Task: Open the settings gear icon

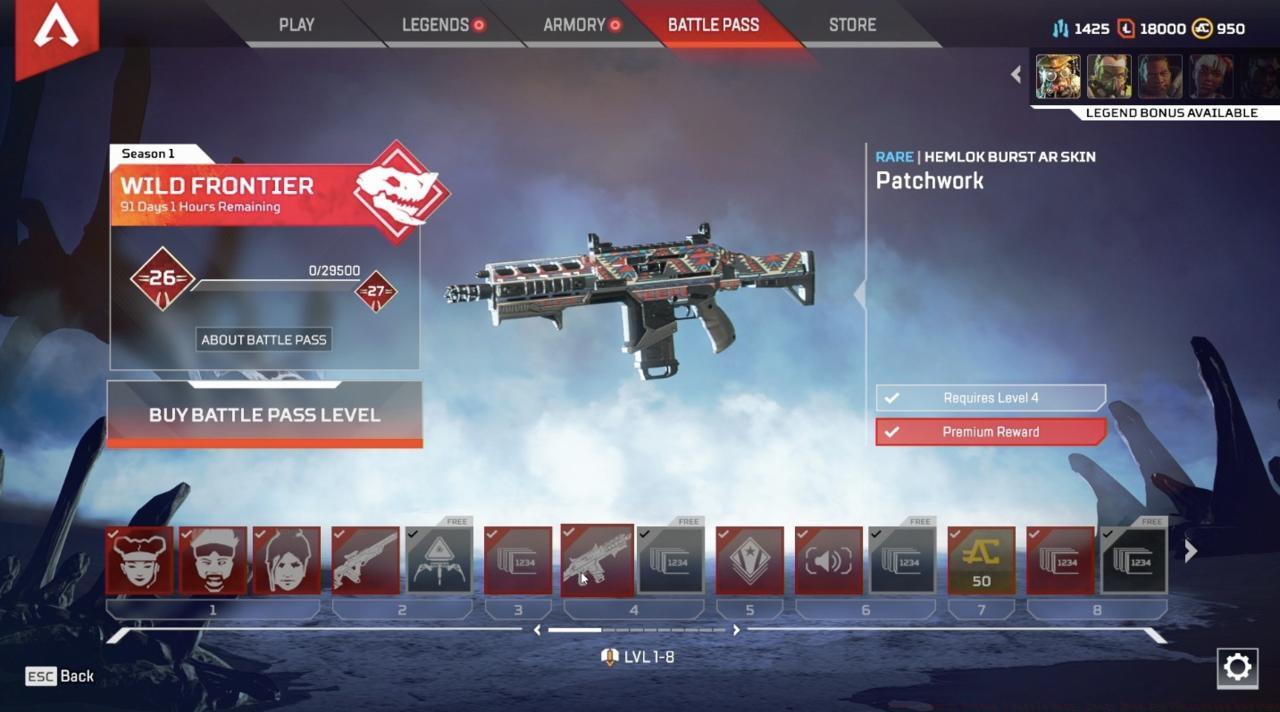Action: click(1237, 668)
